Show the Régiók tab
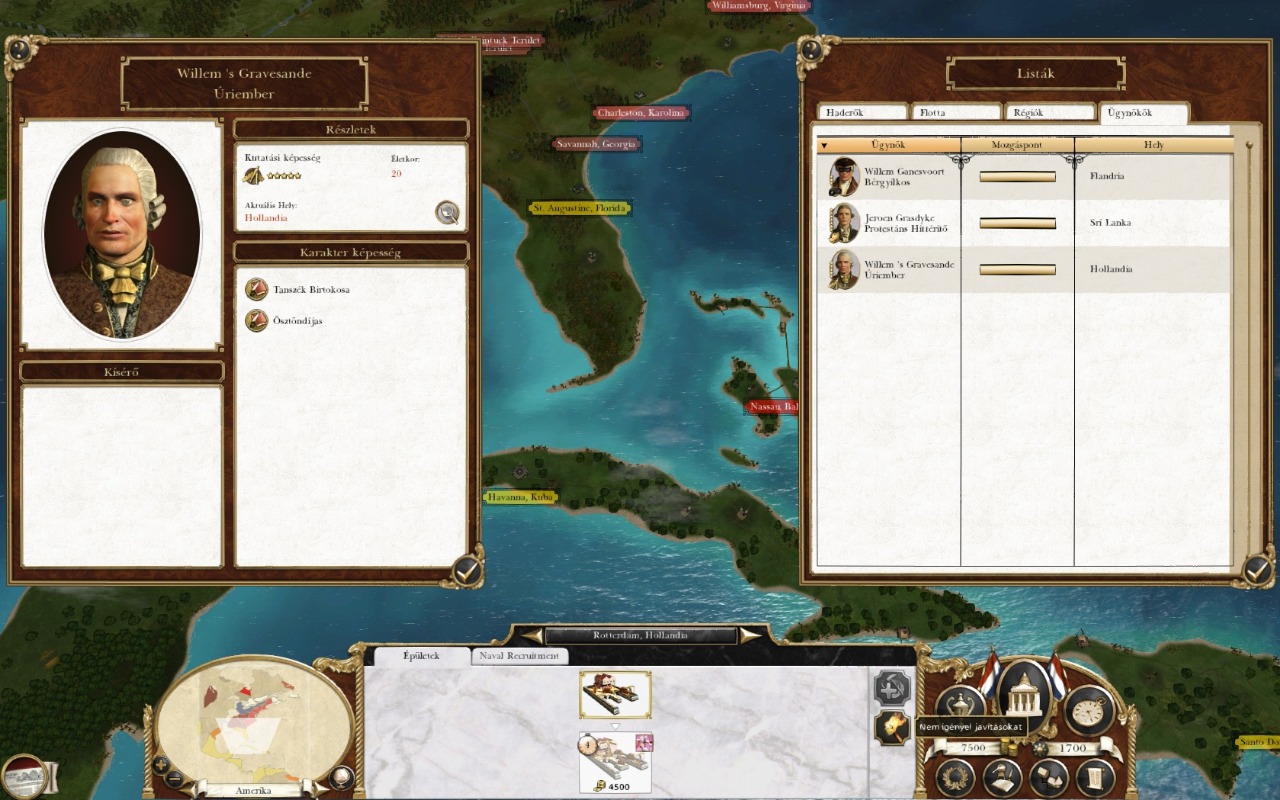The image size is (1280, 800). coord(1049,113)
